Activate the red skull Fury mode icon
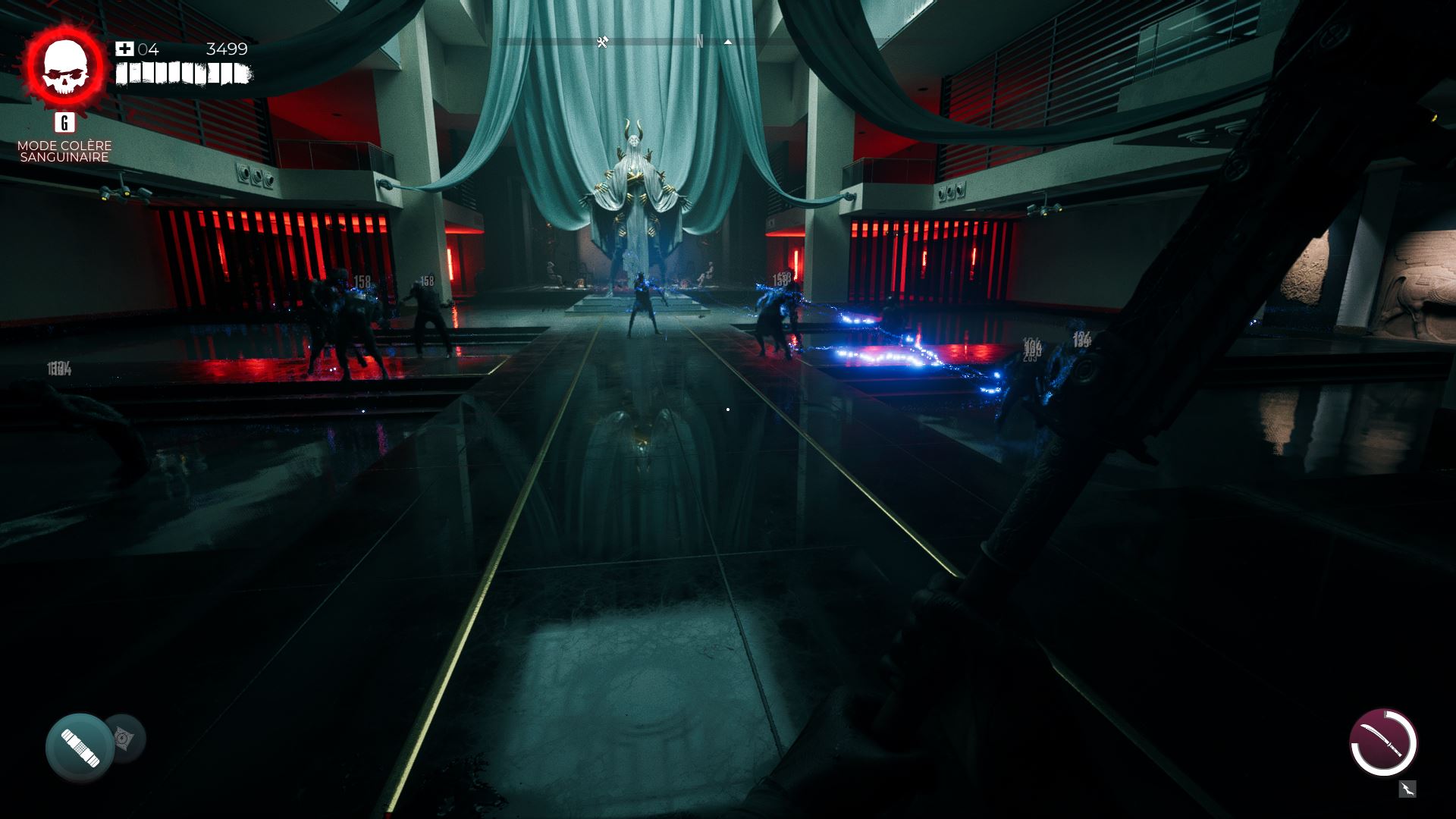 64,67
